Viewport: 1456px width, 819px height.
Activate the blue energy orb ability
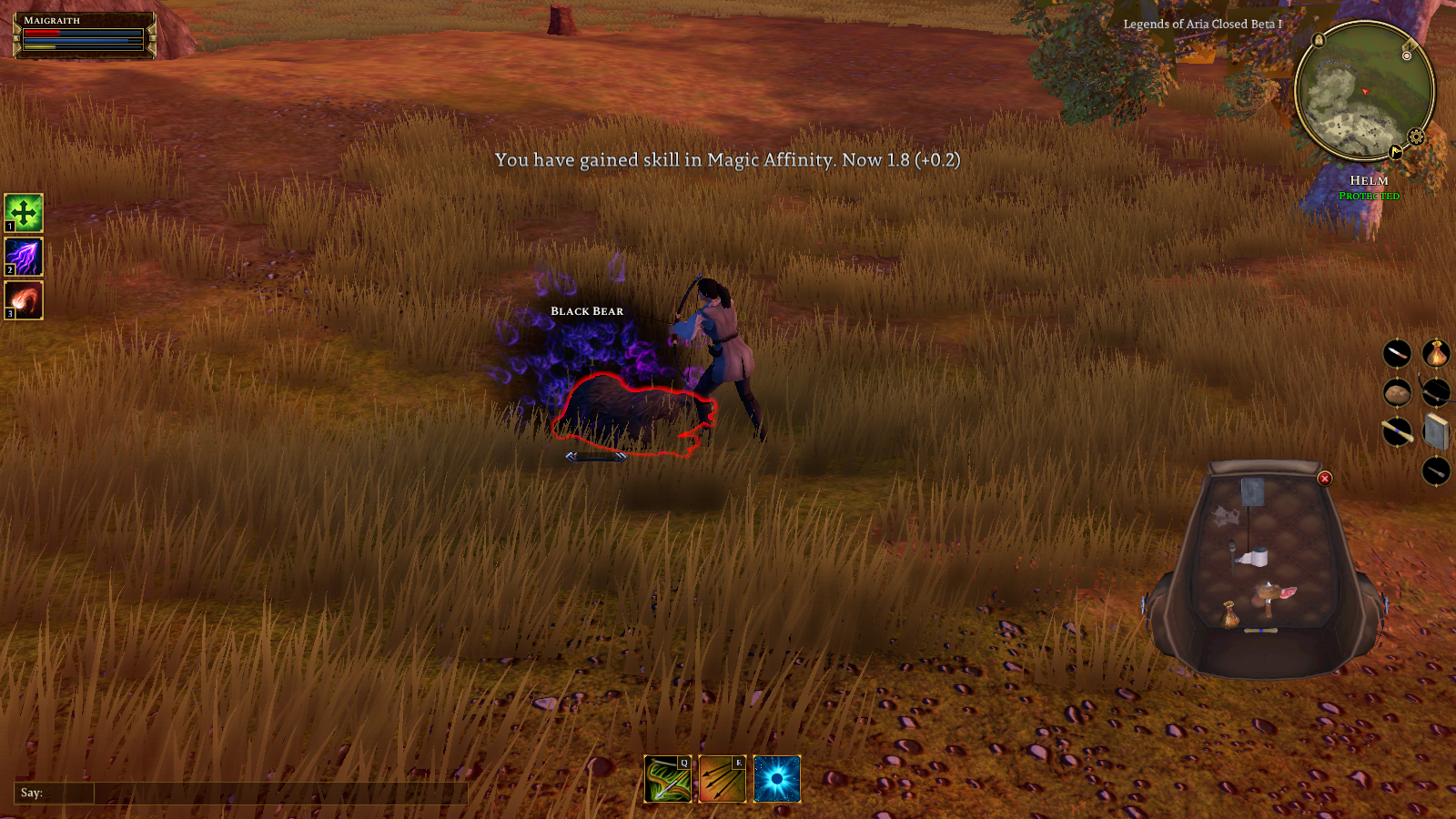(x=777, y=779)
